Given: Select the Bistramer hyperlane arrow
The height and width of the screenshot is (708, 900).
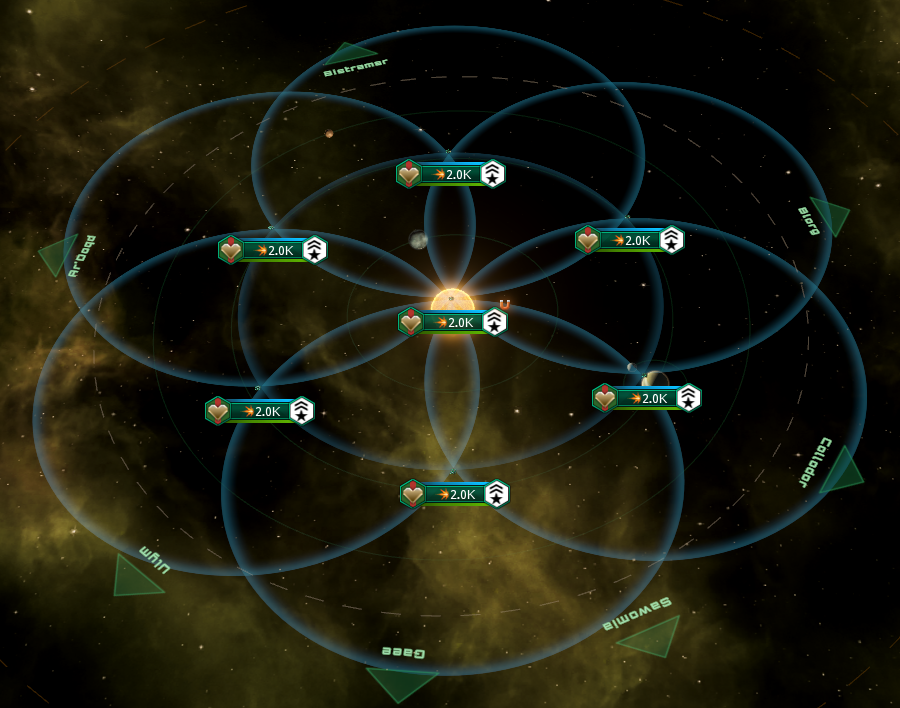Looking at the screenshot, I should (x=347, y=53).
